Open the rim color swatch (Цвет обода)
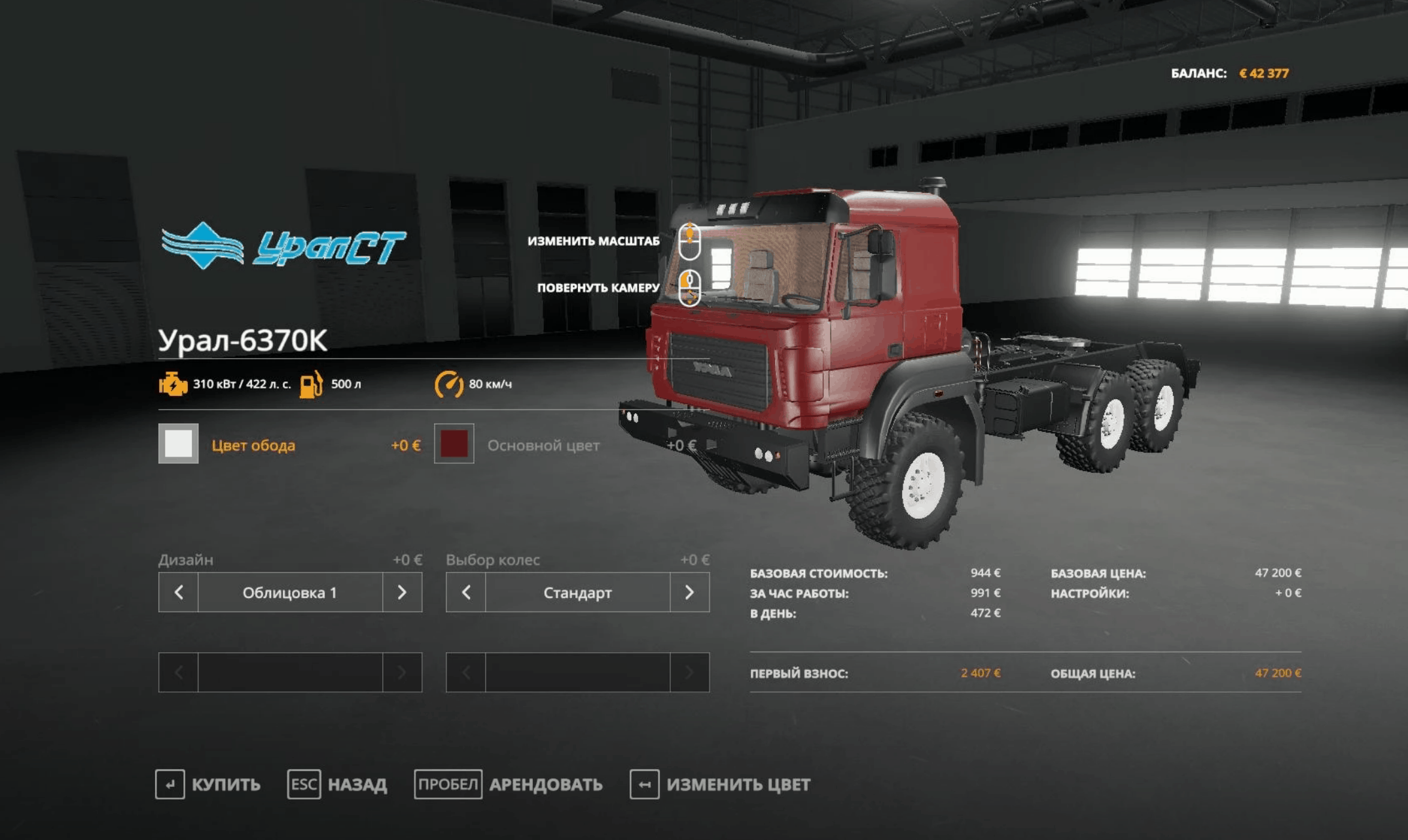 click(x=178, y=444)
